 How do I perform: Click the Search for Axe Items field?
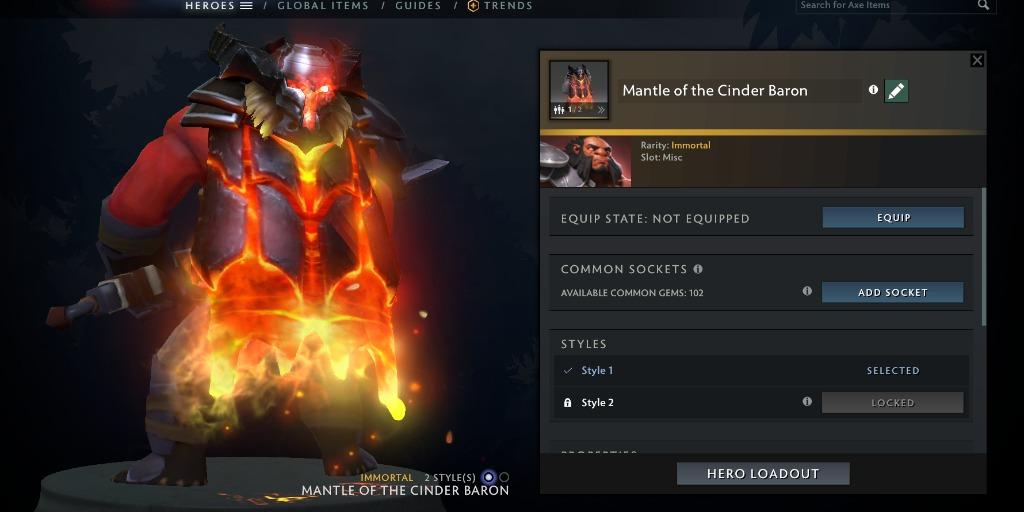(885, 6)
